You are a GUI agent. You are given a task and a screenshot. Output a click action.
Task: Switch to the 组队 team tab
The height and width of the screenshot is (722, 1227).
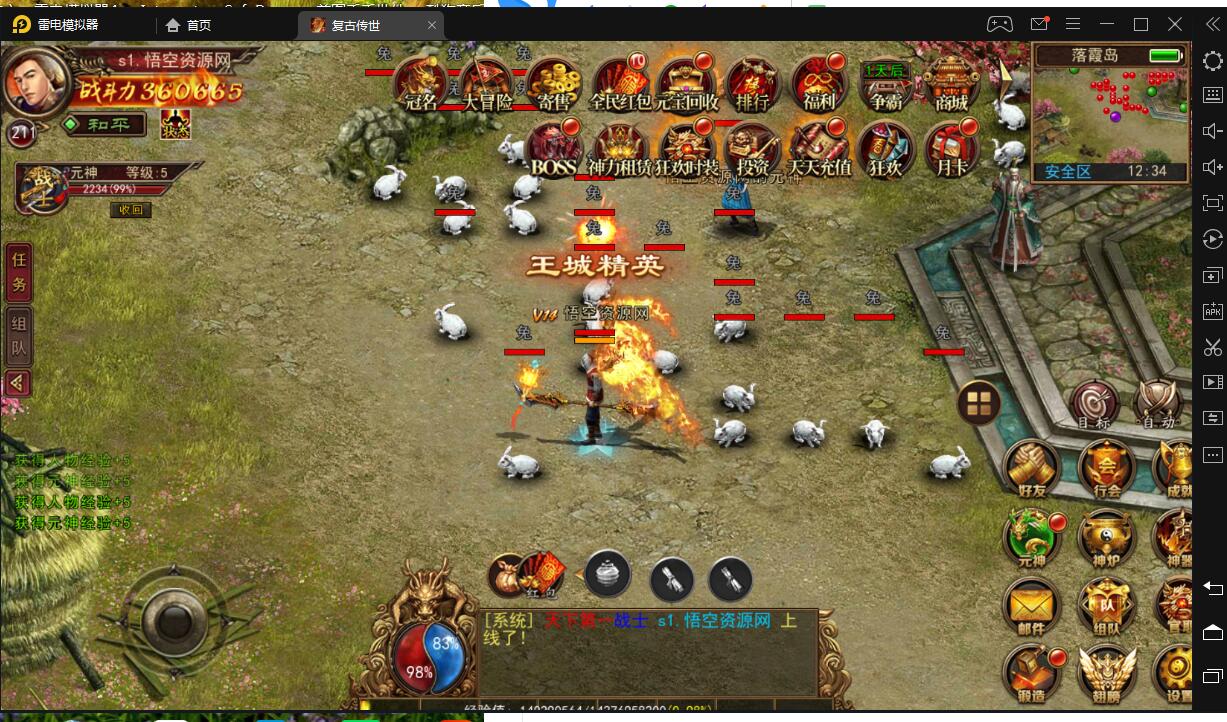click(19, 336)
